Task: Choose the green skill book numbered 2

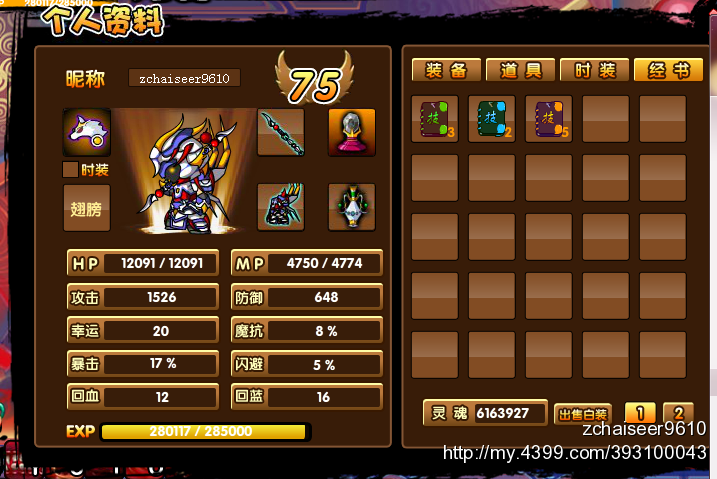Action: [491, 119]
